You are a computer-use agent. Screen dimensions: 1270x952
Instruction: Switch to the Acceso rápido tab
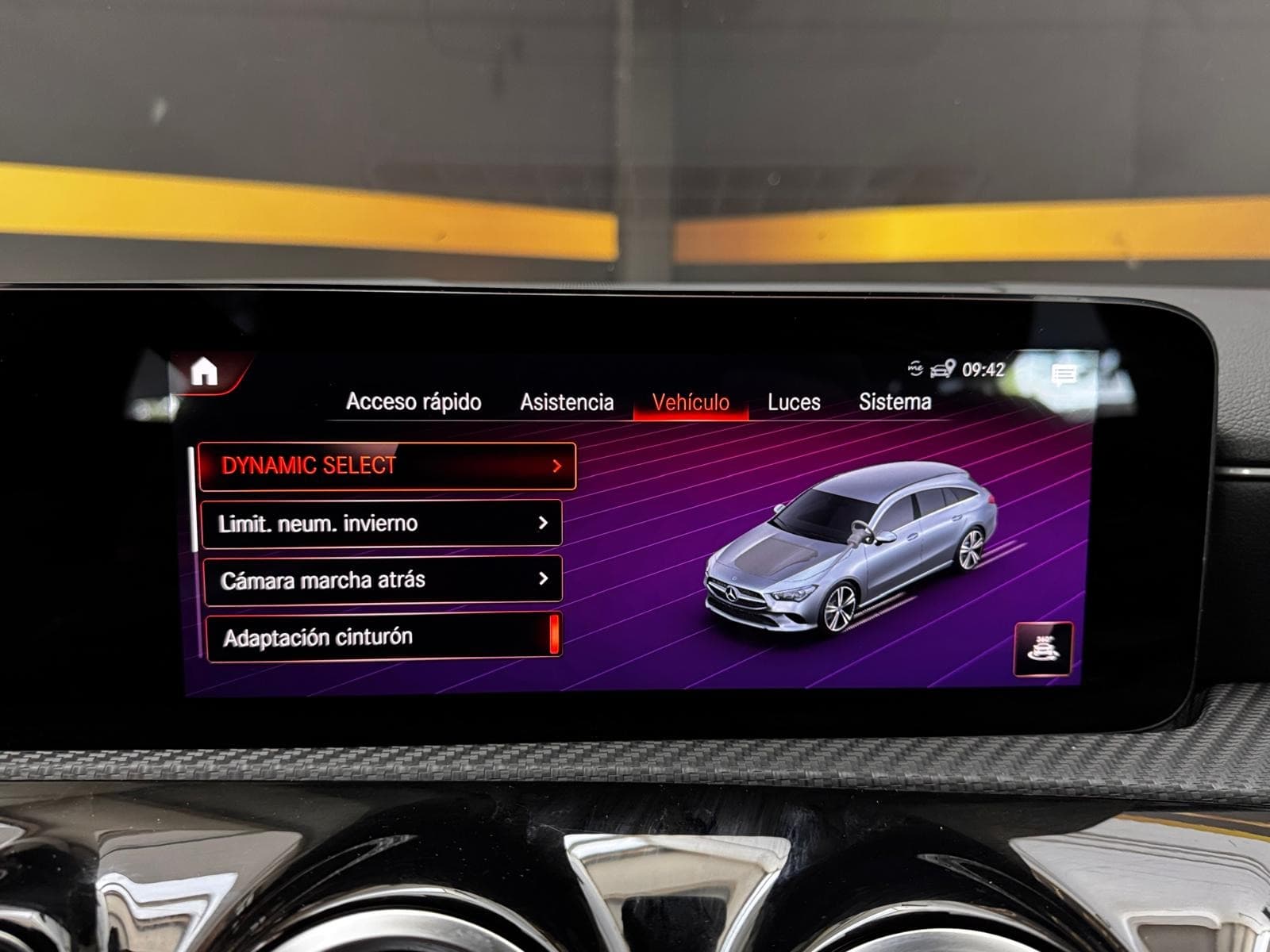click(x=414, y=402)
